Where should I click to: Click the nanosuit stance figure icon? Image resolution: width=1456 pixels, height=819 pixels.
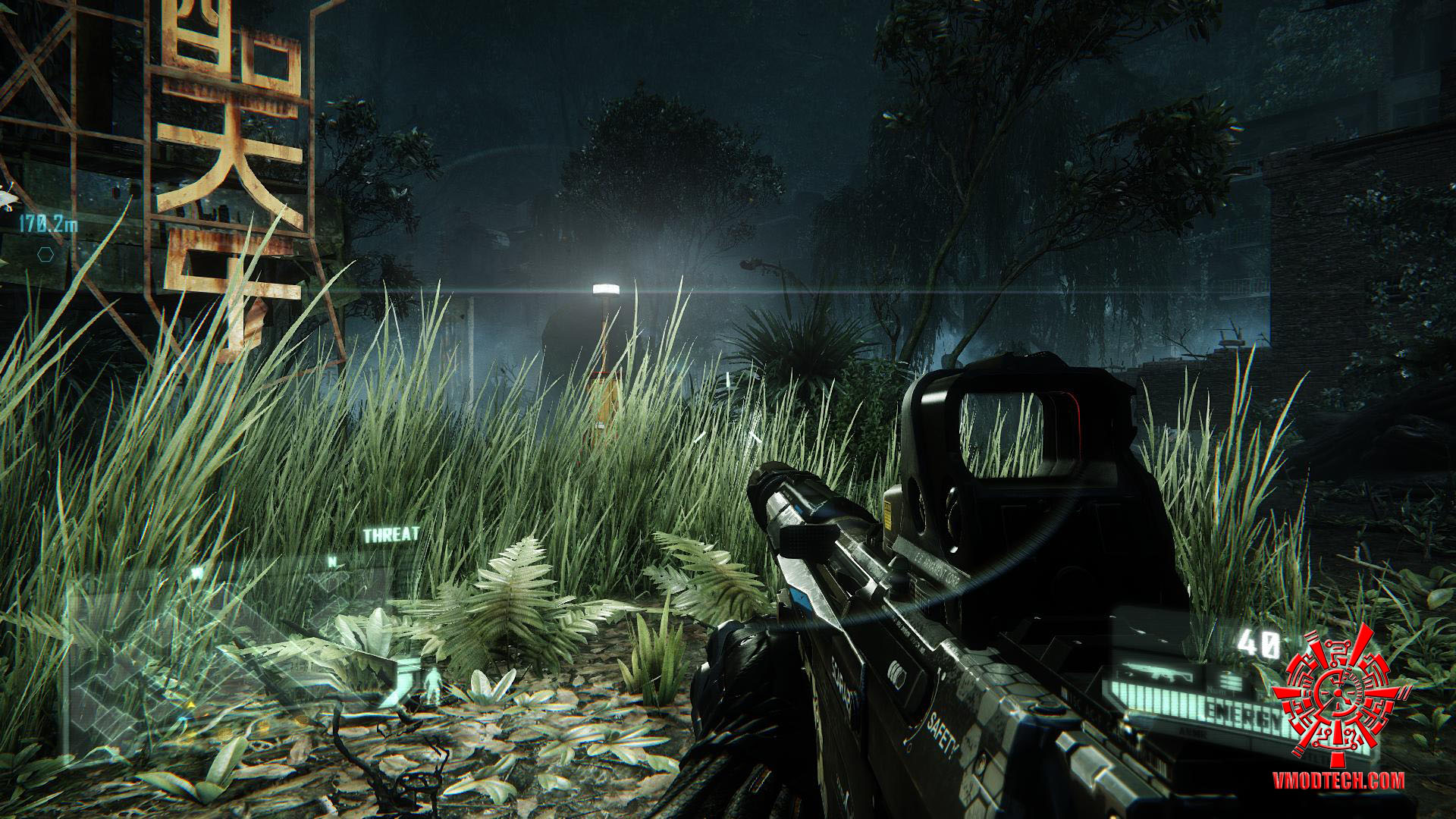coord(433,686)
